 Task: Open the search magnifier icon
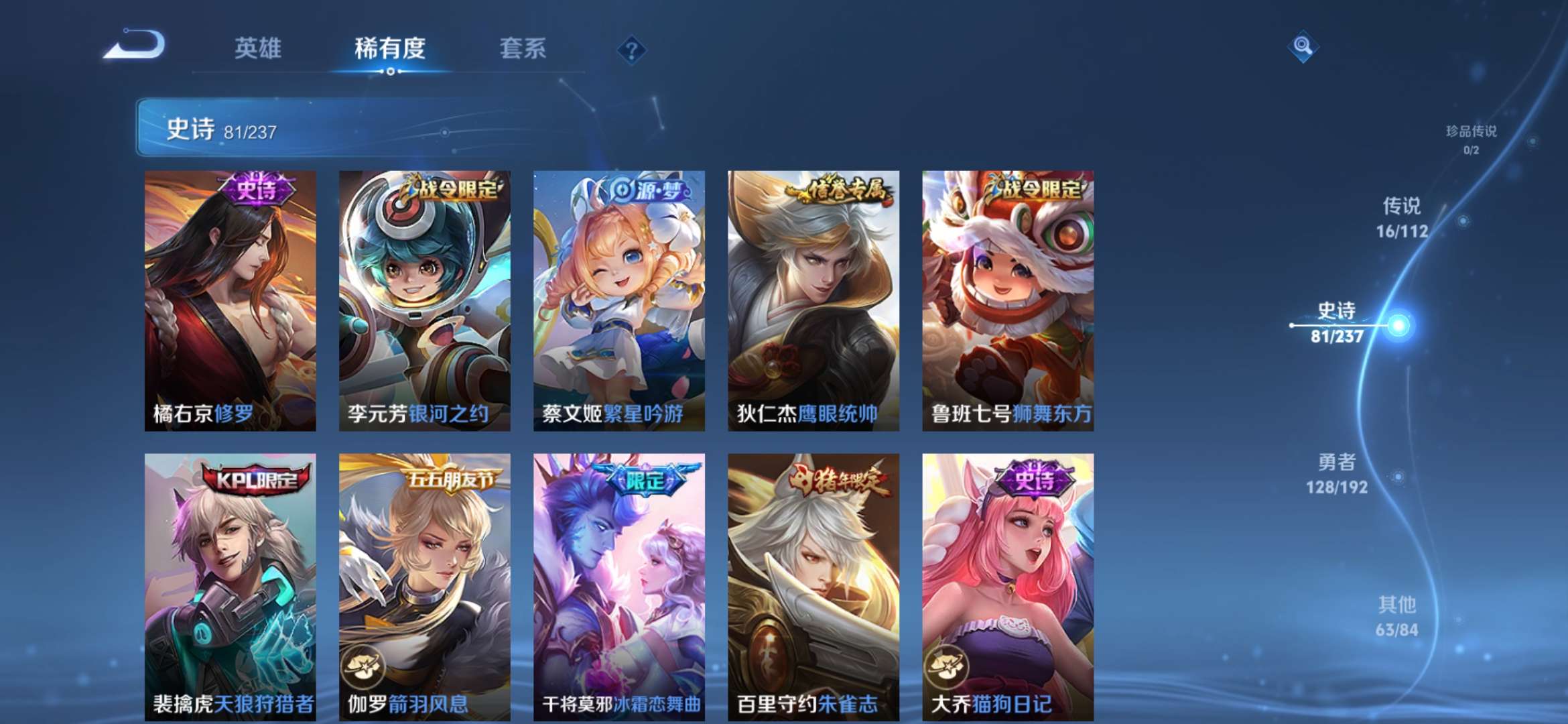[1303, 46]
